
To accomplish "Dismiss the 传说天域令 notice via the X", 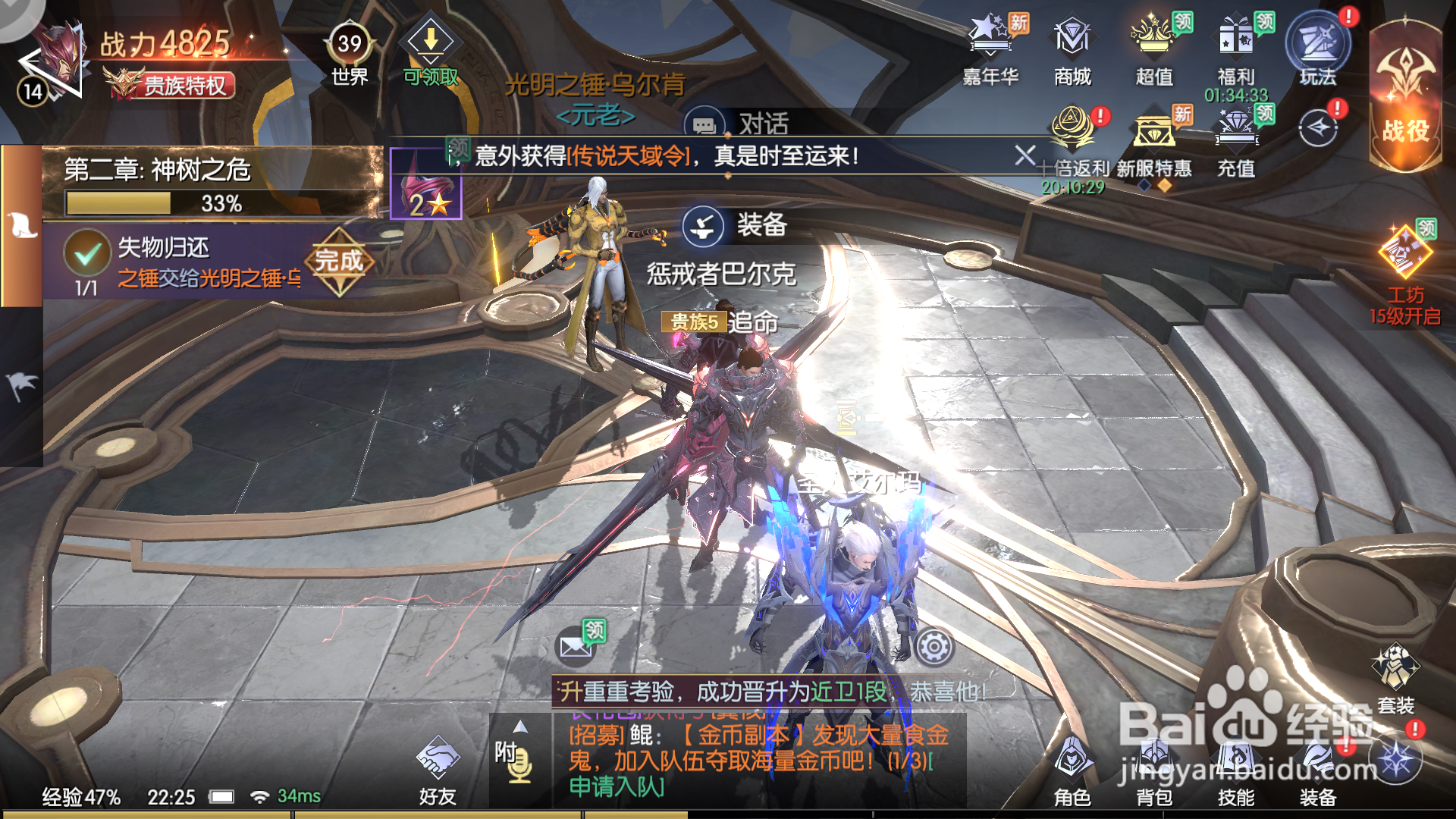I will [x=1025, y=155].
